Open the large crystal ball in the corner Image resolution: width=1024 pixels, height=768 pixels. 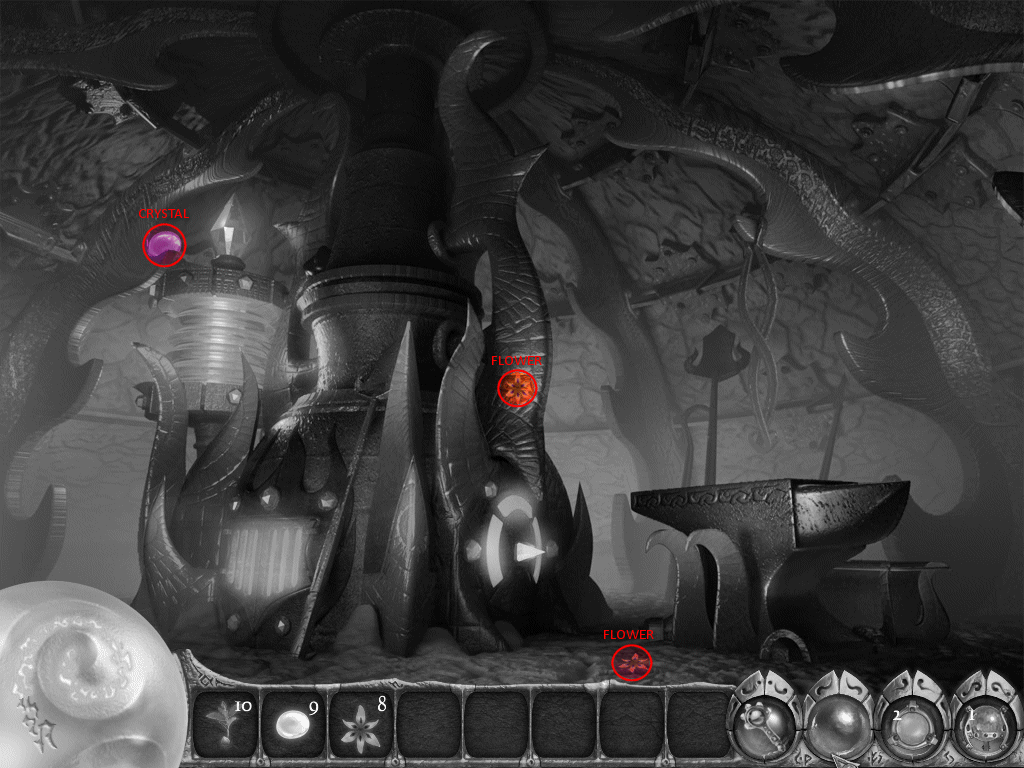click(x=75, y=670)
